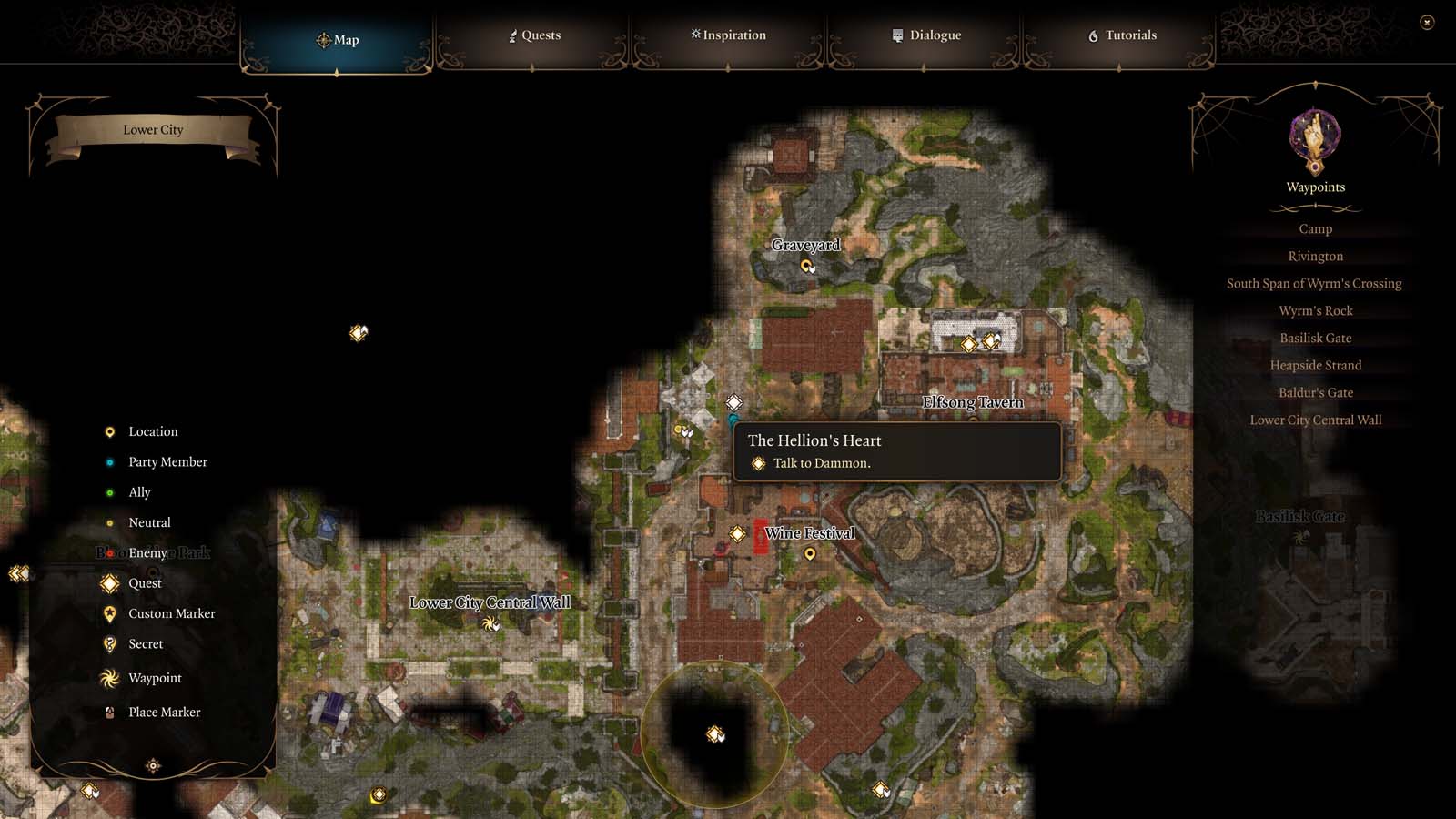Travel to the Basilisk Gate waypoint
Image resolution: width=1456 pixels, height=819 pixels.
click(1315, 338)
